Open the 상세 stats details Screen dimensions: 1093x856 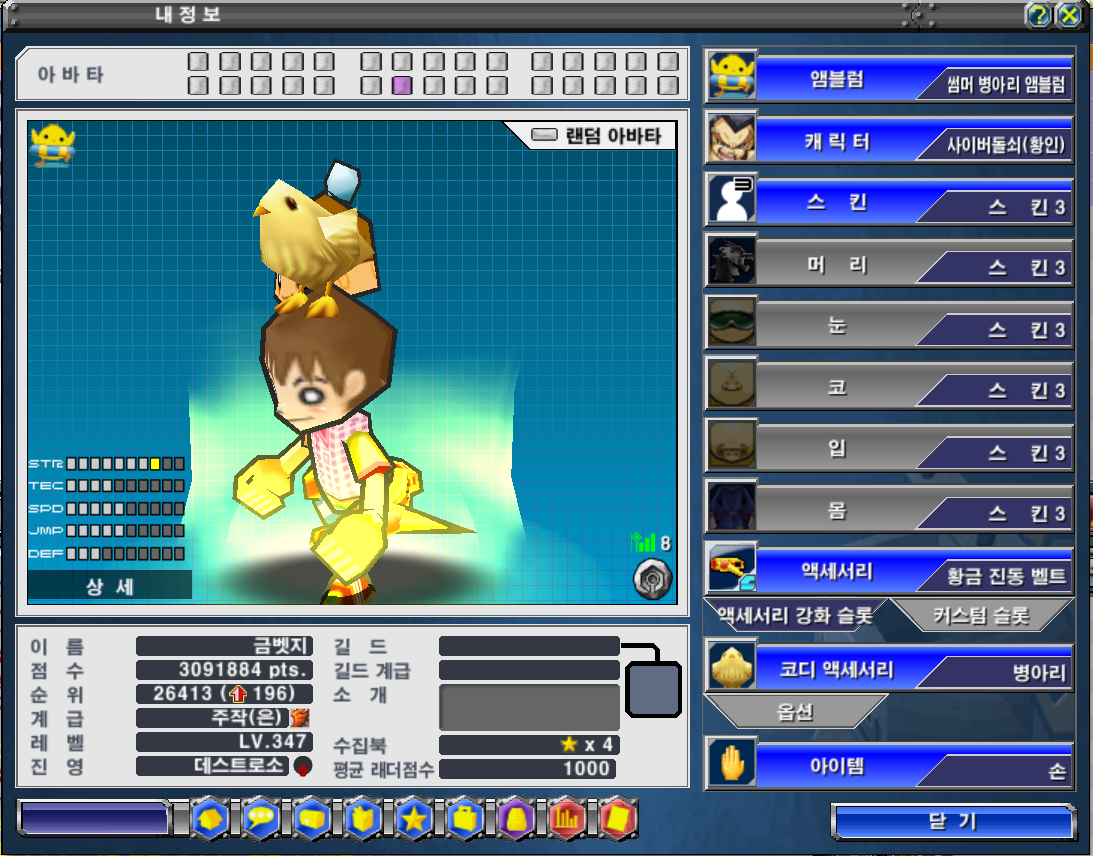coord(110,587)
